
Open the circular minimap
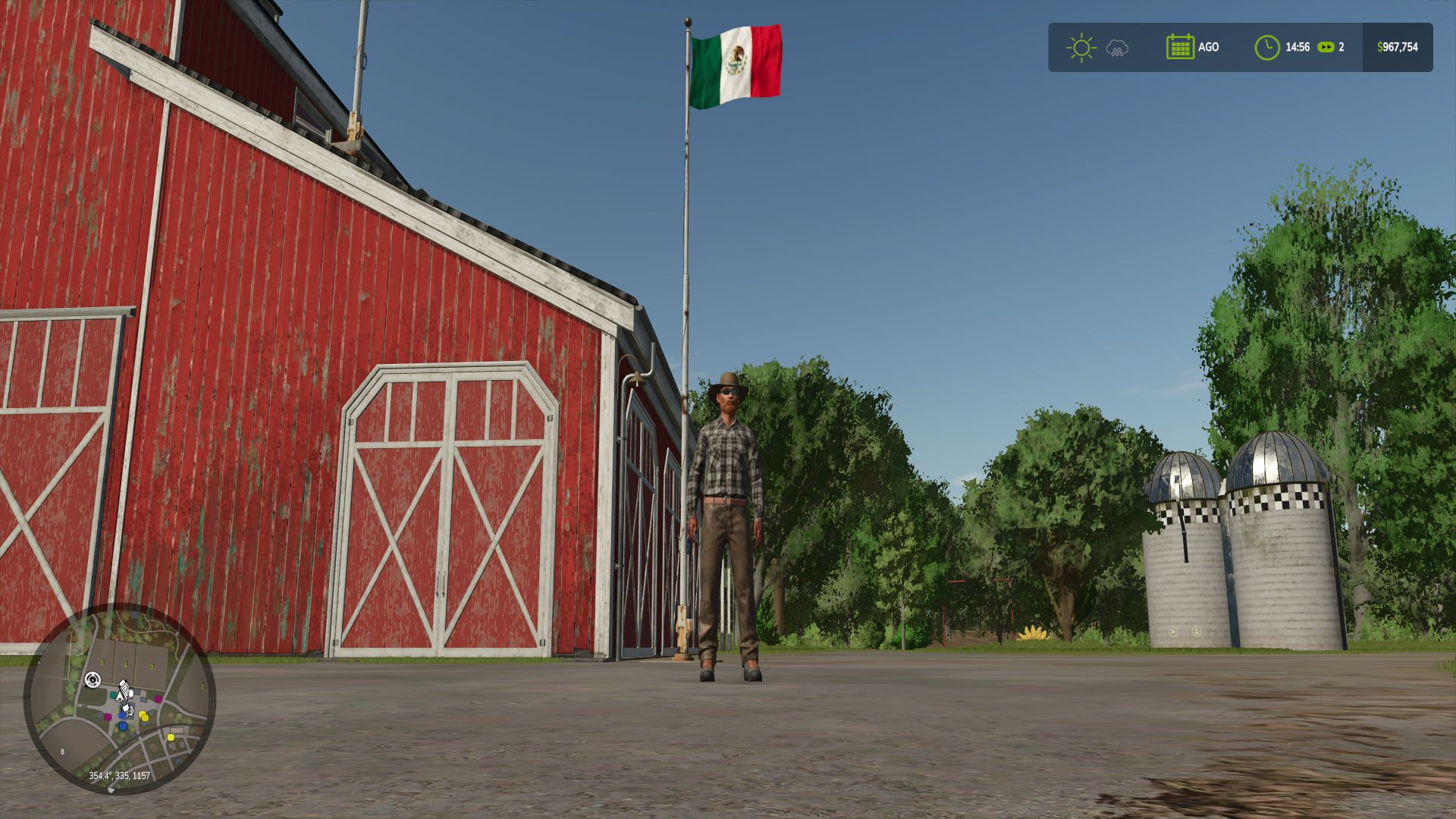tap(120, 698)
